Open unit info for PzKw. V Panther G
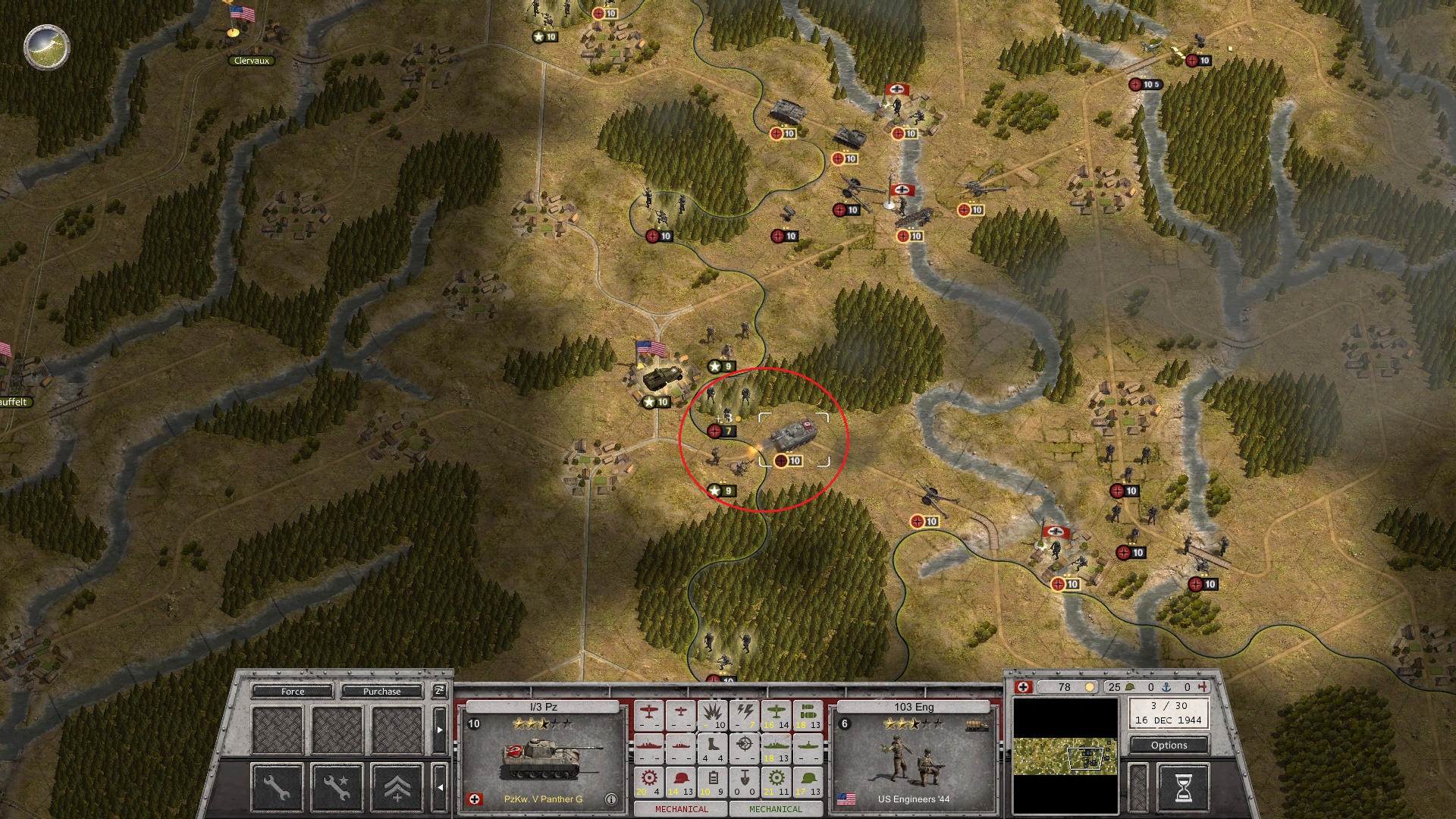The image size is (1456, 819). tap(612, 798)
